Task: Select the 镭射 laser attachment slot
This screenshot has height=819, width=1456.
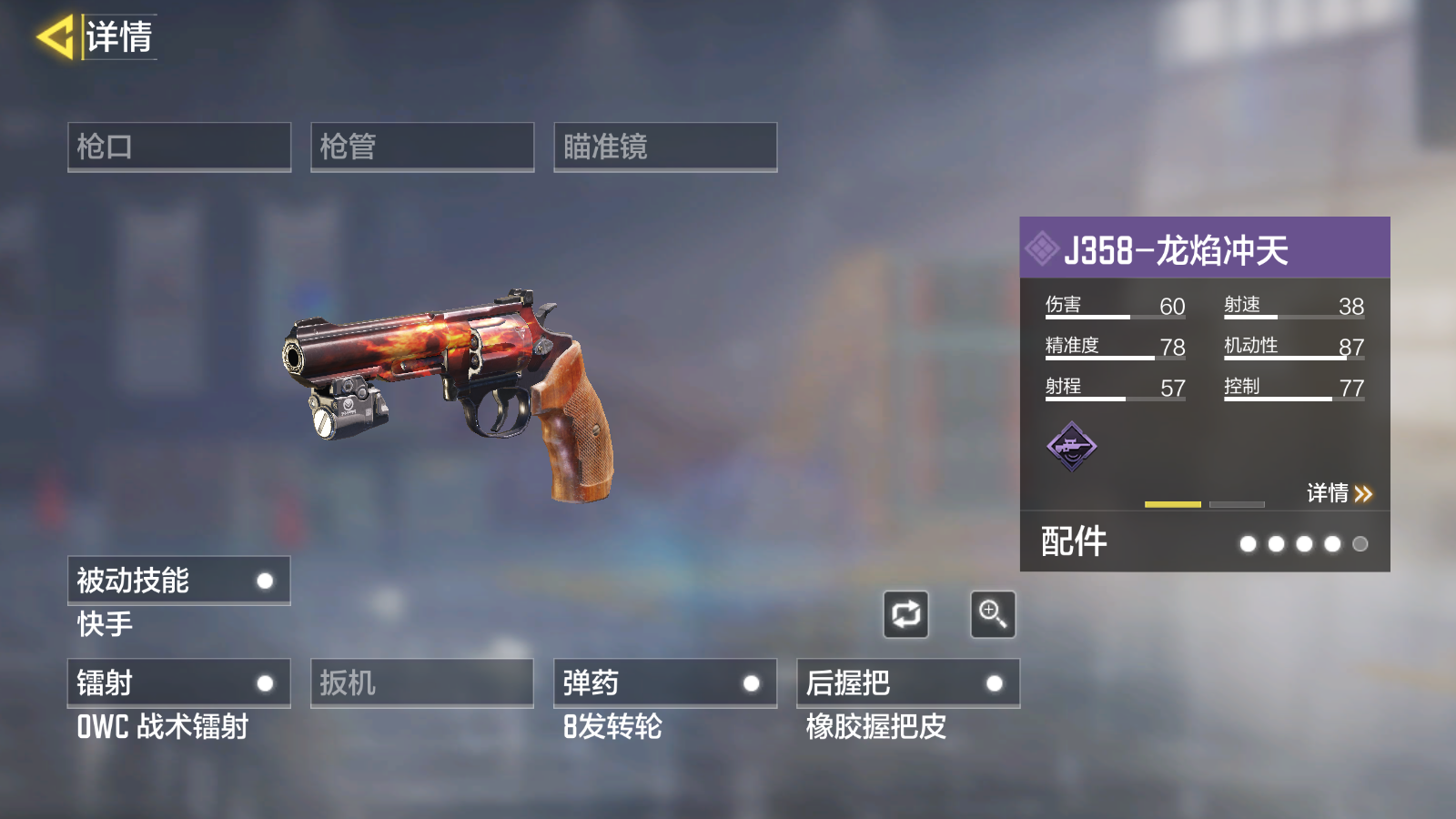Action: click(x=179, y=682)
